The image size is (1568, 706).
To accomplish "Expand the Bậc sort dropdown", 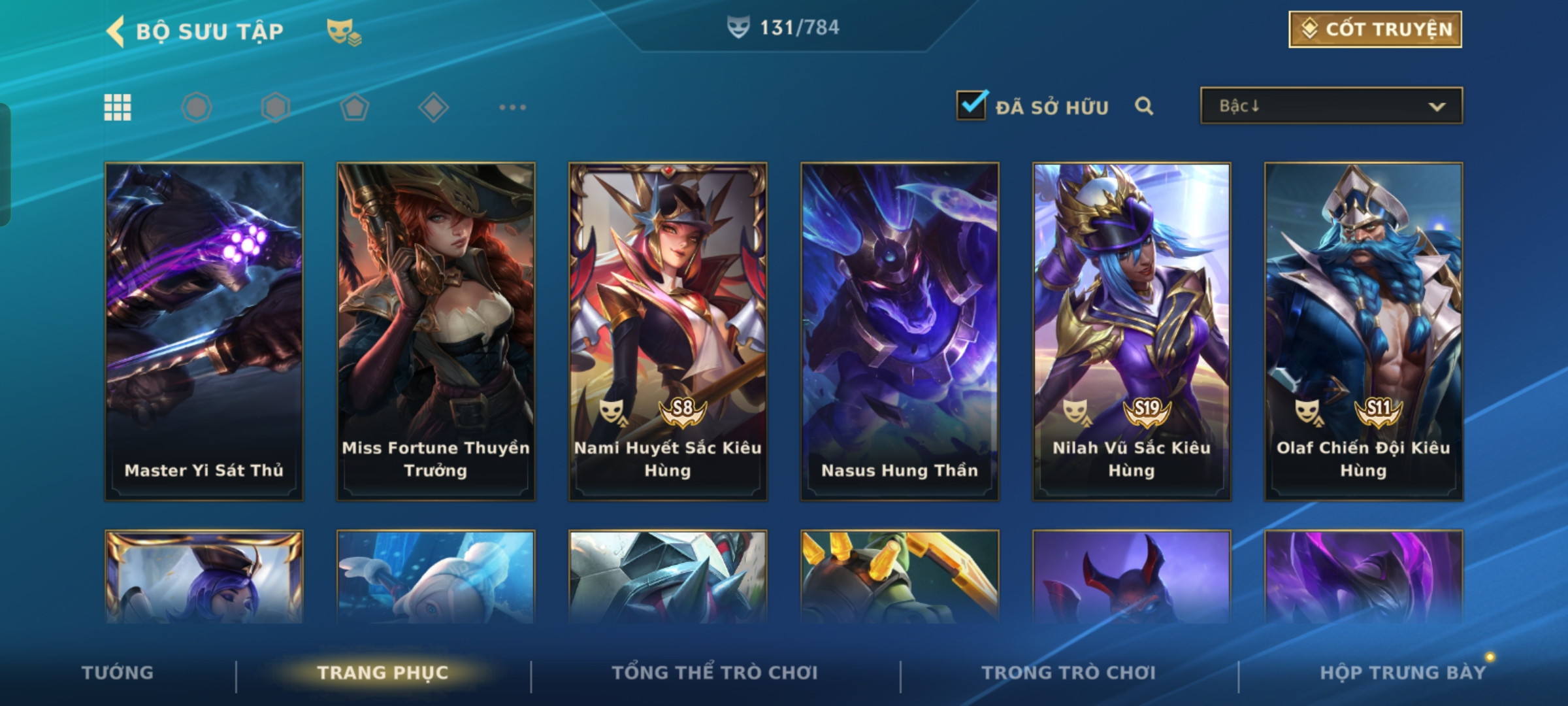I will coord(1331,106).
